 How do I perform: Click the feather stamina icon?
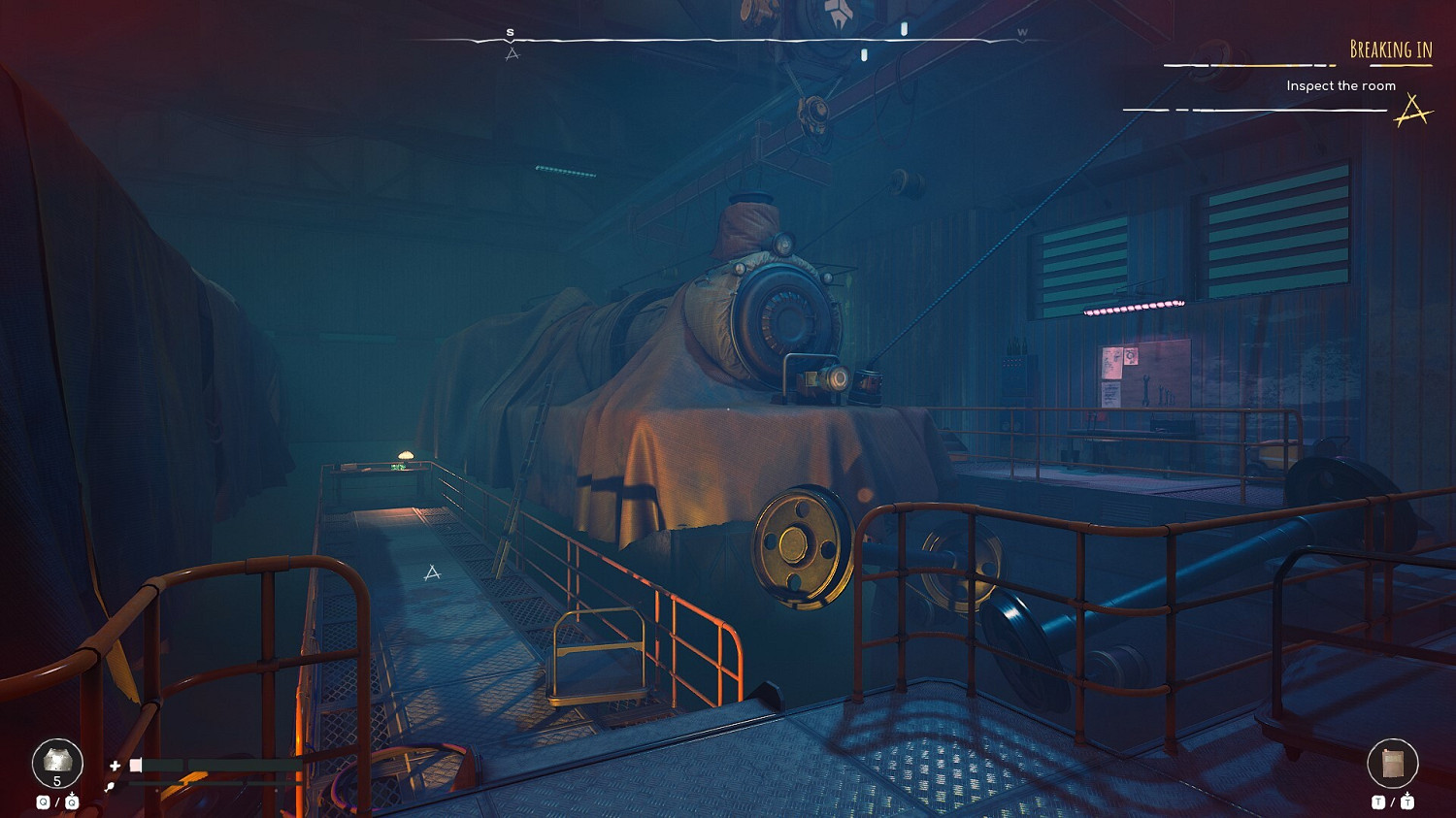click(x=110, y=788)
